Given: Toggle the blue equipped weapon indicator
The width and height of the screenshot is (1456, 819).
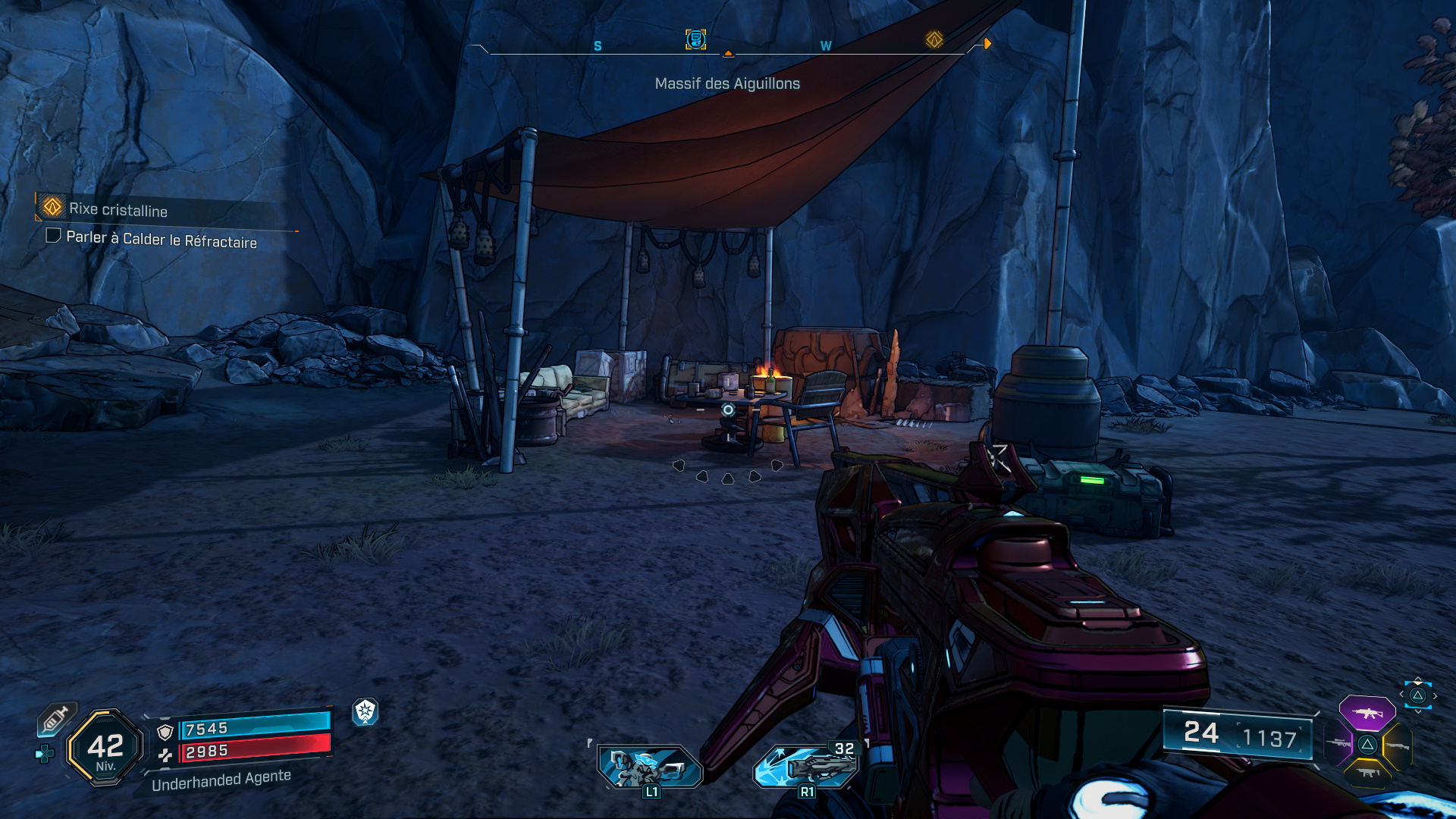Looking at the screenshot, I should tap(1418, 695).
